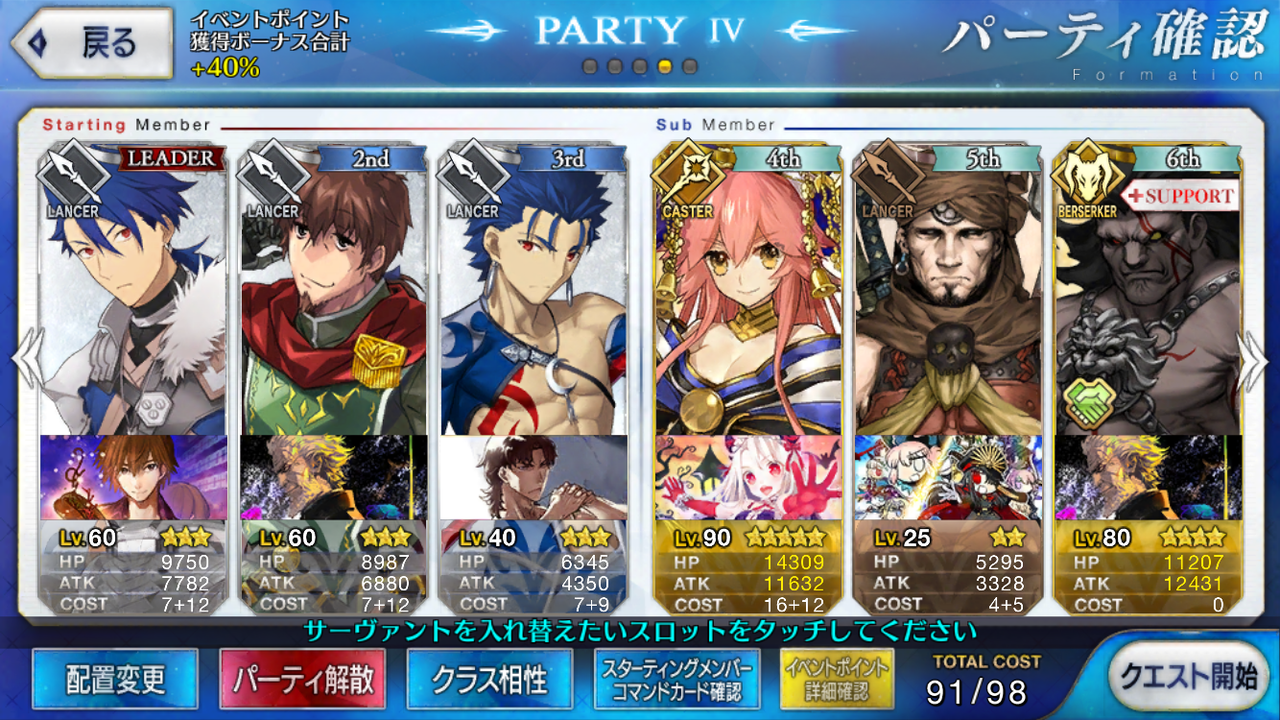The height and width of the screenshot is (720, 1280).
Task: Show the クラス相性 class affinity chart
Action: point(490,680)
